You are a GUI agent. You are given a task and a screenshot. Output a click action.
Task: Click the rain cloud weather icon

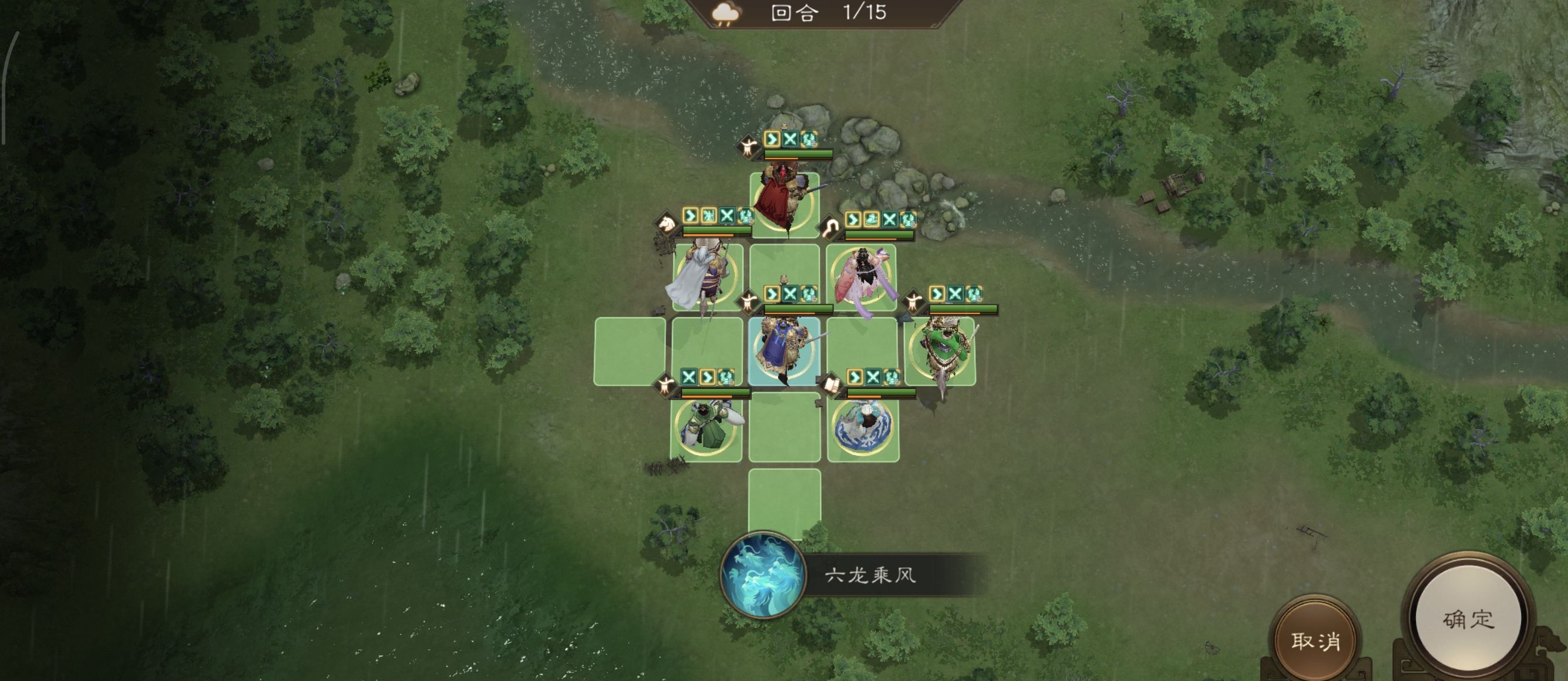[x=725, y=14]
